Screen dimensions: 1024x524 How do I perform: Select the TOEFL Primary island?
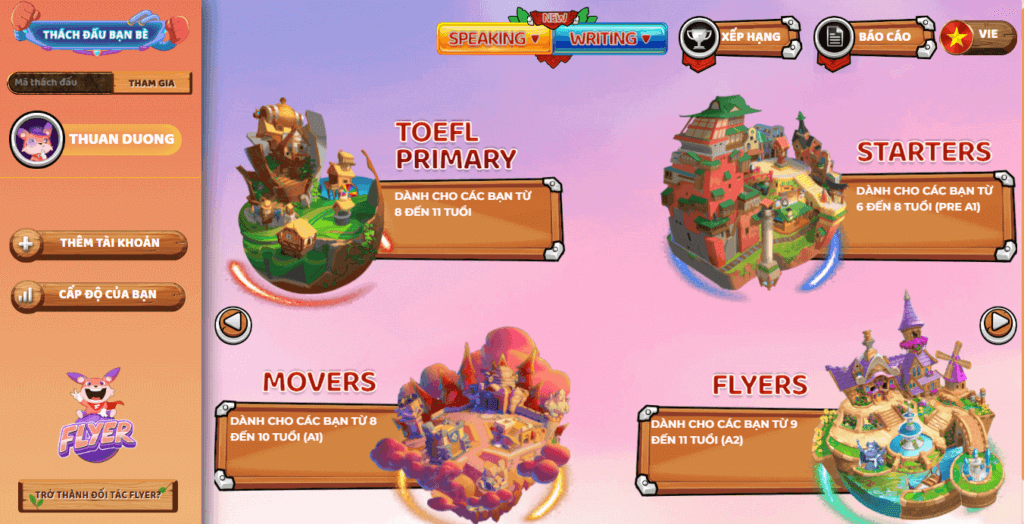[304, 200]
